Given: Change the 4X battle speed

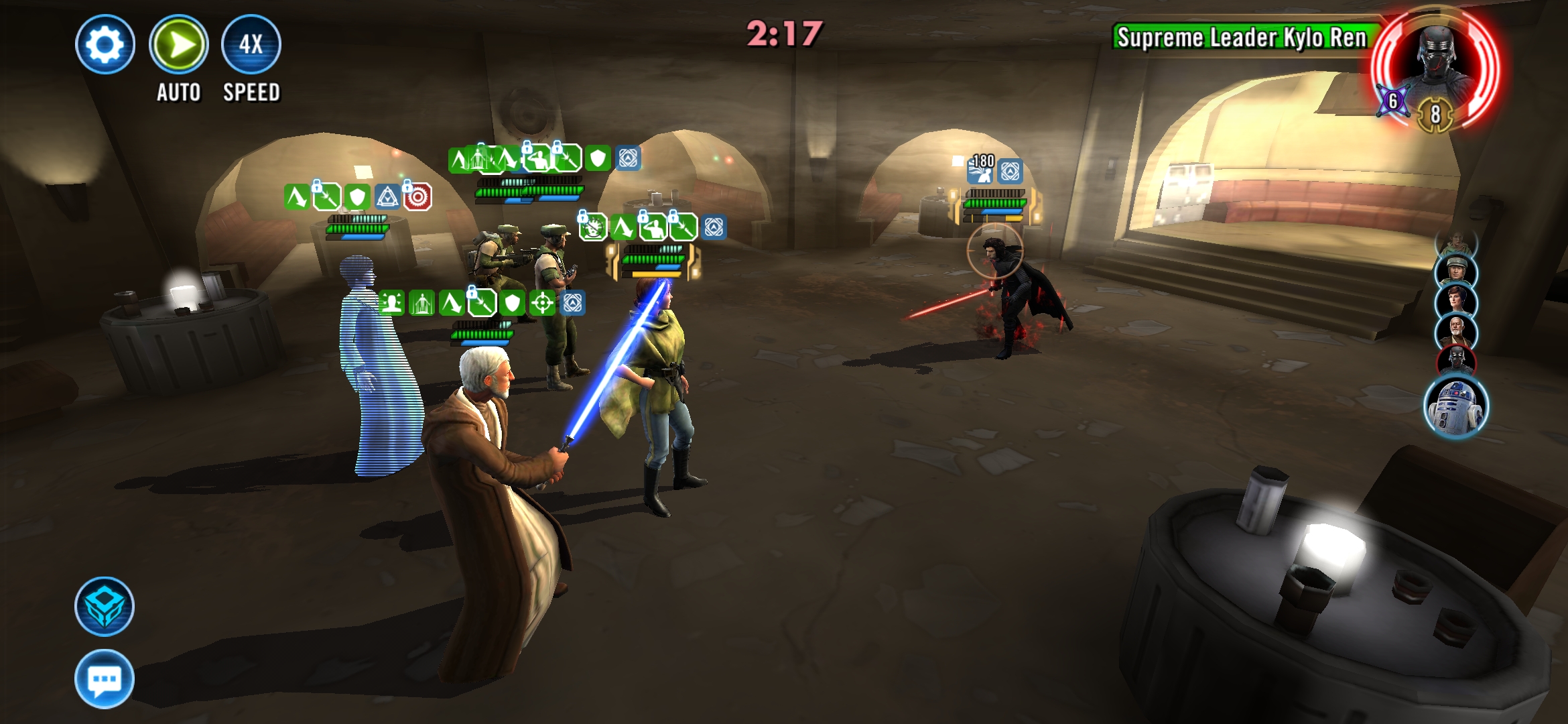Looking at the screenshot, I should click(x=251, y=45).
